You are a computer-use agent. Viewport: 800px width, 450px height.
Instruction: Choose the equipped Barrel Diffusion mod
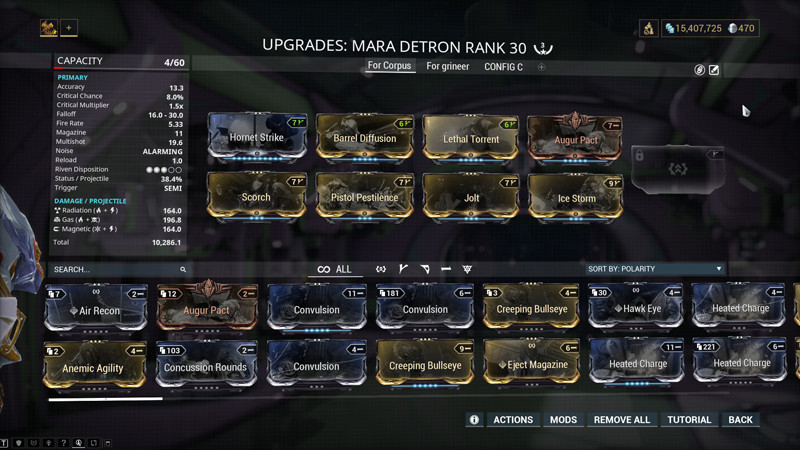364,138
